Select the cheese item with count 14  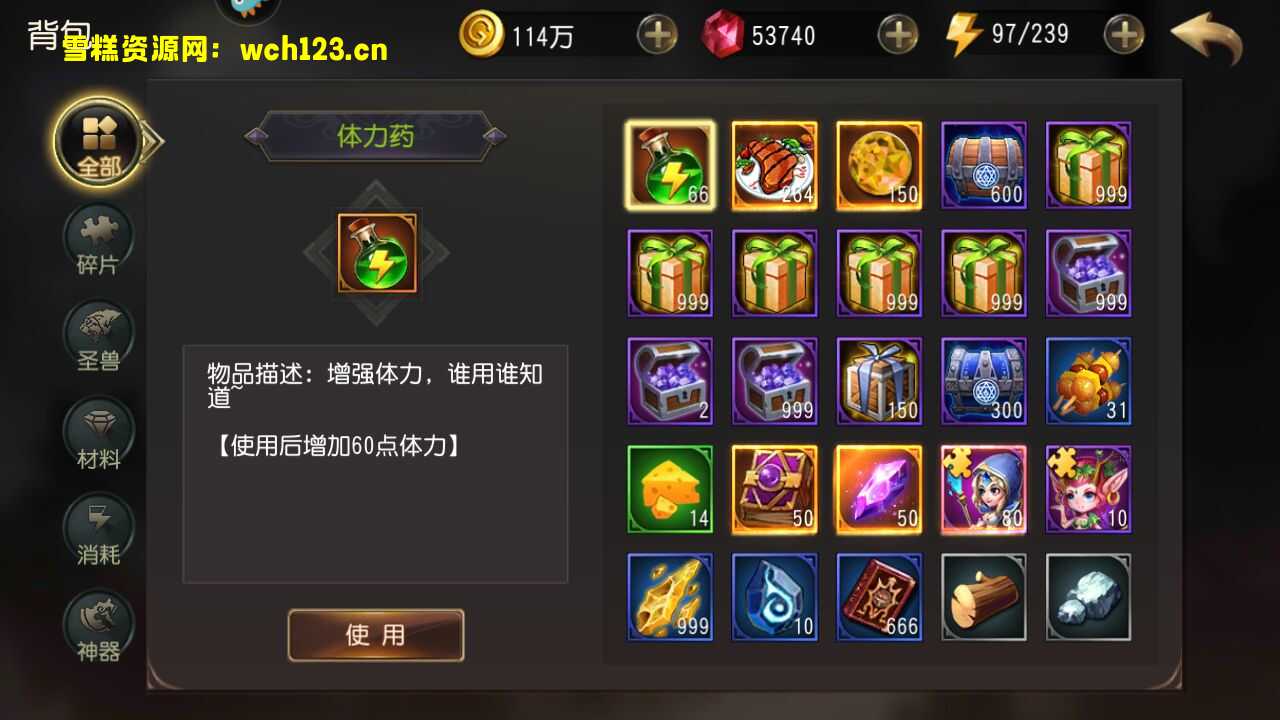pos(669,489)
